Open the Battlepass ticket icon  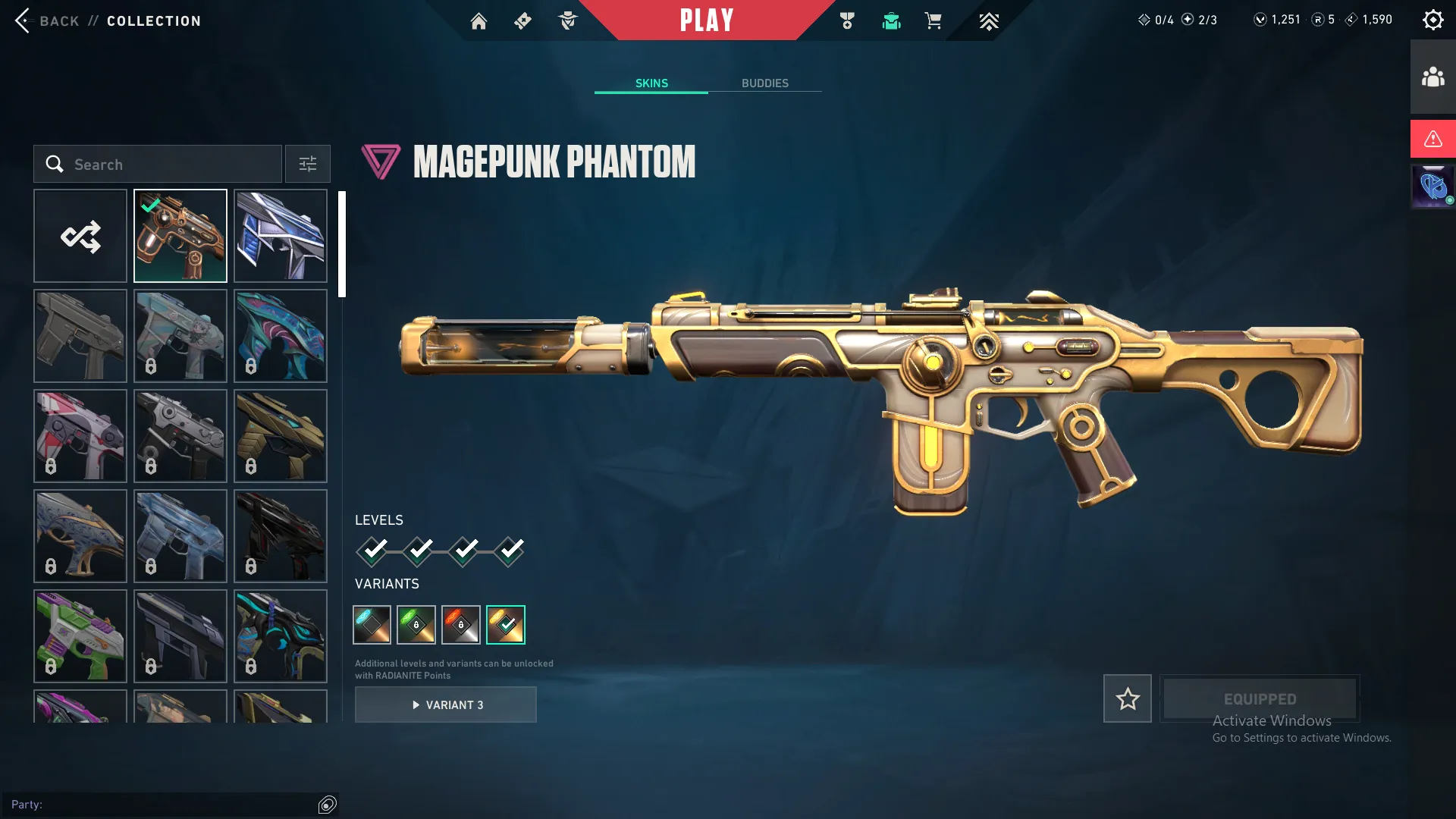point(522,20)
